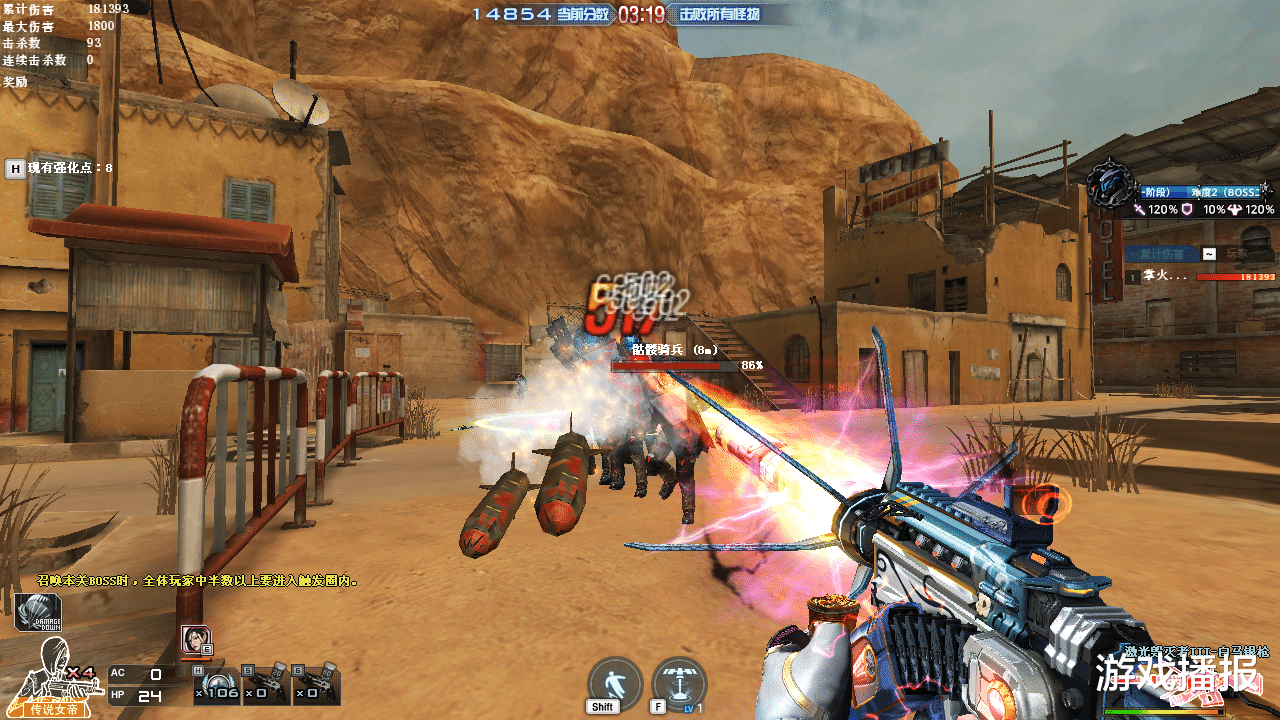Image resolution: width=1280 pixels, height=720 pixels.
Task: Click the Damage Down debuff icon
Action: [38, 612]
